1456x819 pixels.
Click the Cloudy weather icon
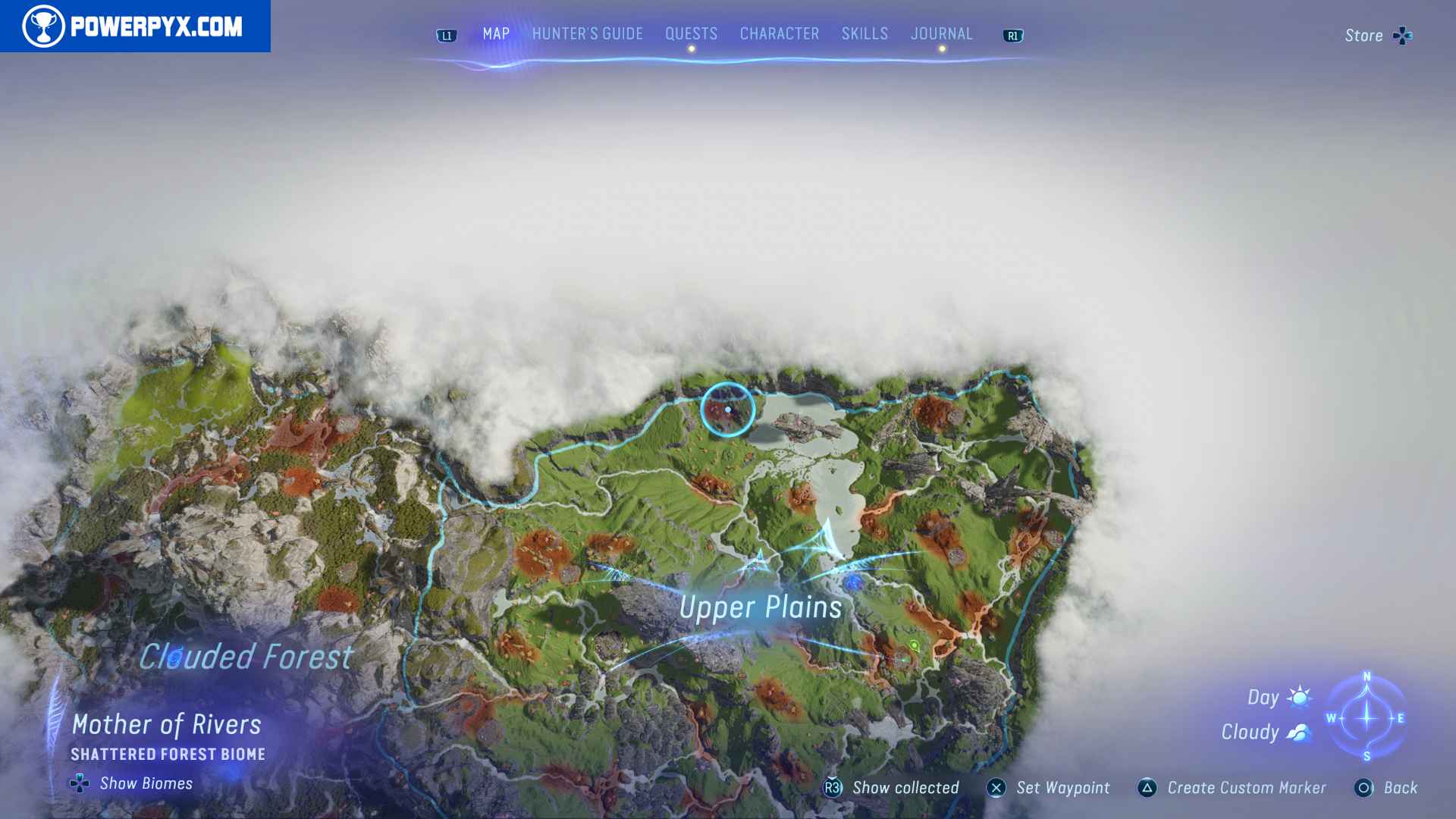pyautogui.click(x=1298, y=732)
